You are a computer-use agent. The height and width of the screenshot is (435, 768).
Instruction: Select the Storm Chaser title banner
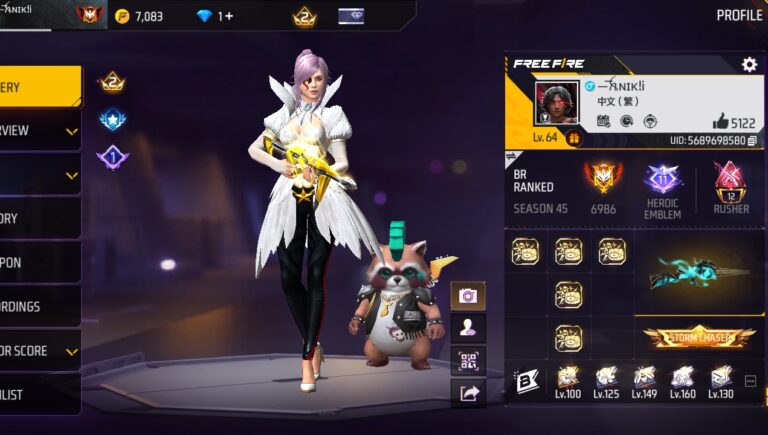click(x=699, y=337)
